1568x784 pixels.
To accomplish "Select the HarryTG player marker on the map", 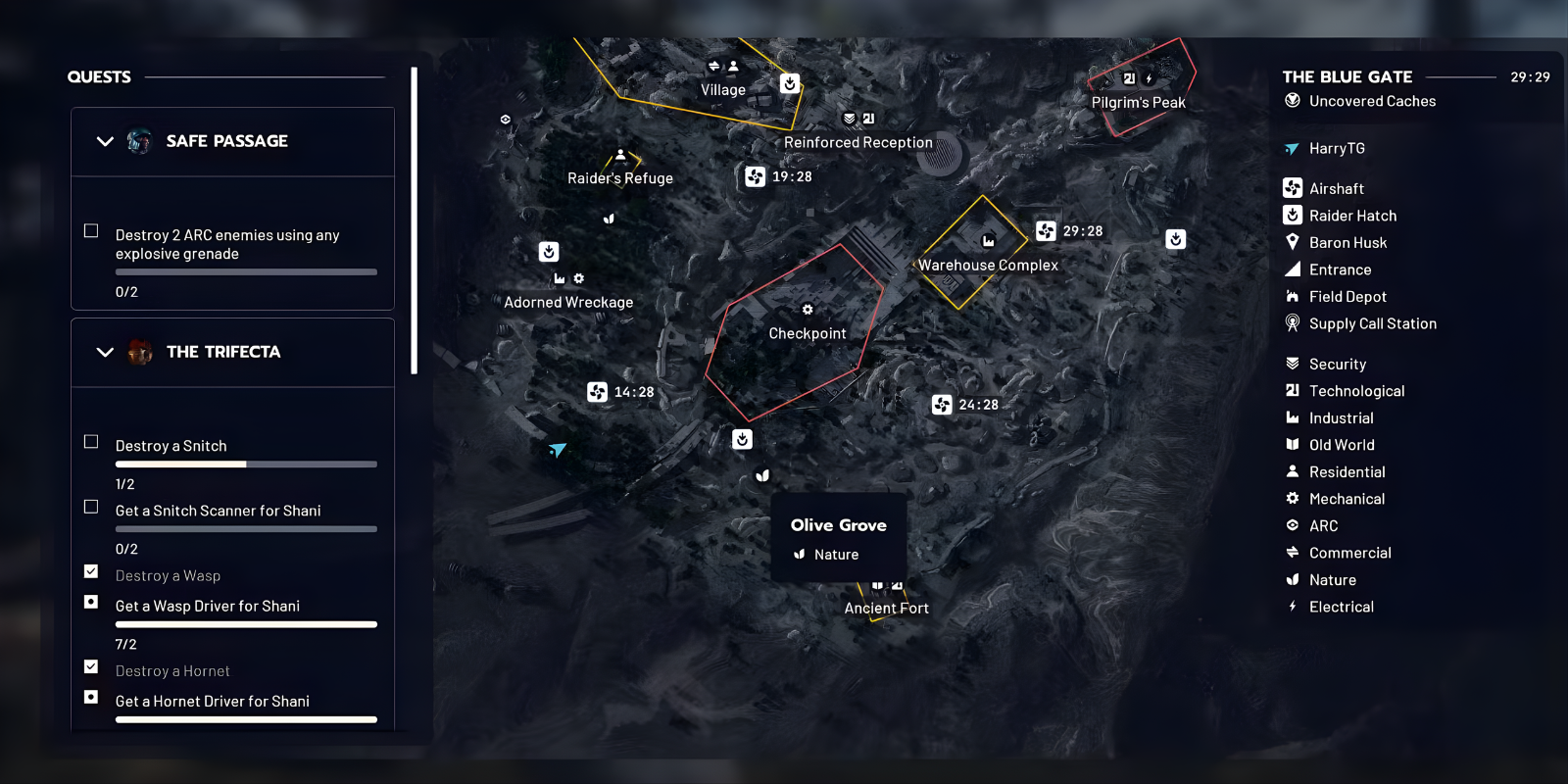I will tap(559, 450).
